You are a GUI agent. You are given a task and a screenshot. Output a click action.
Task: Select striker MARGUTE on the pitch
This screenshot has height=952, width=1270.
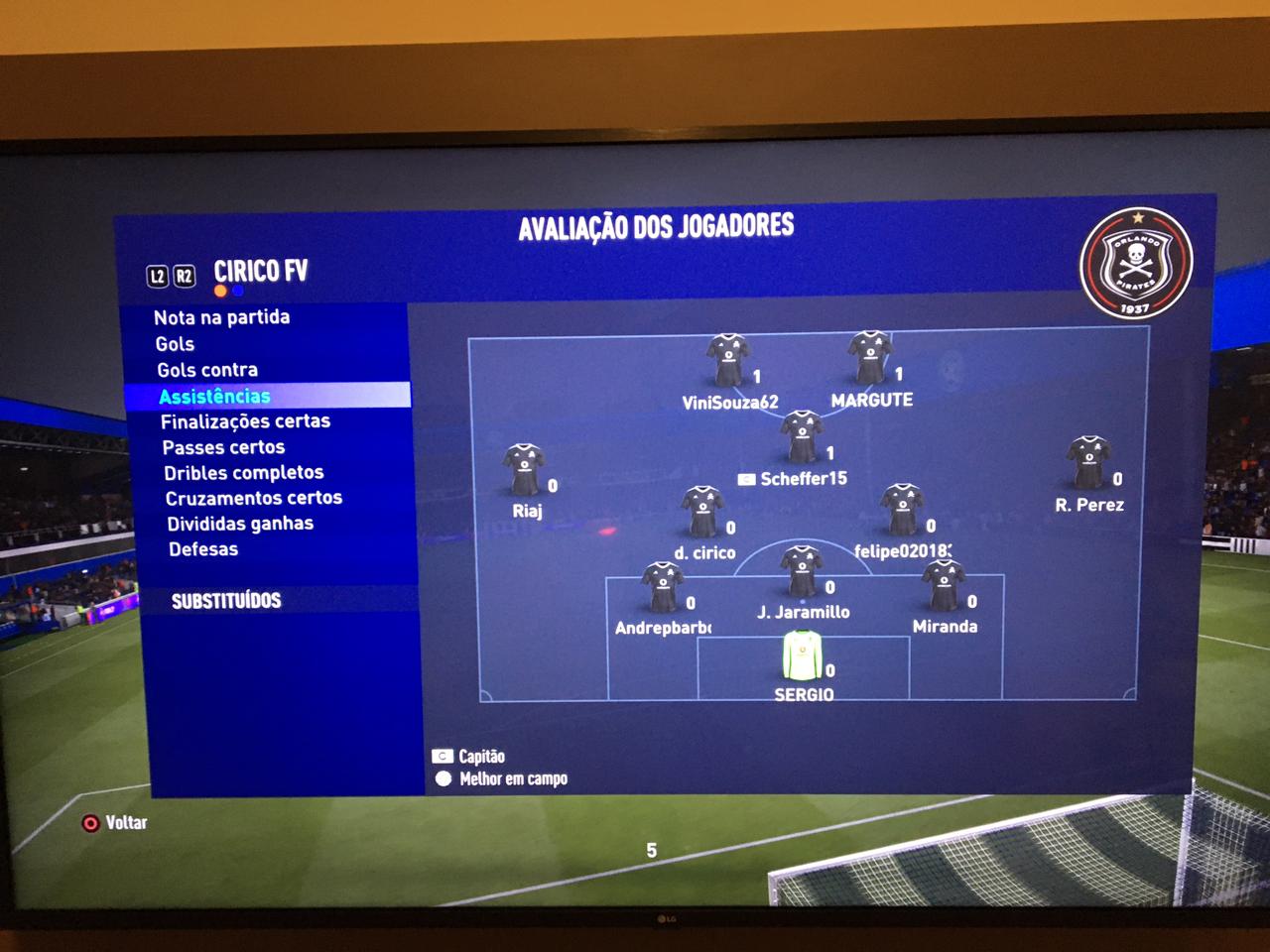pyautogui.click(x=870, y=358)
